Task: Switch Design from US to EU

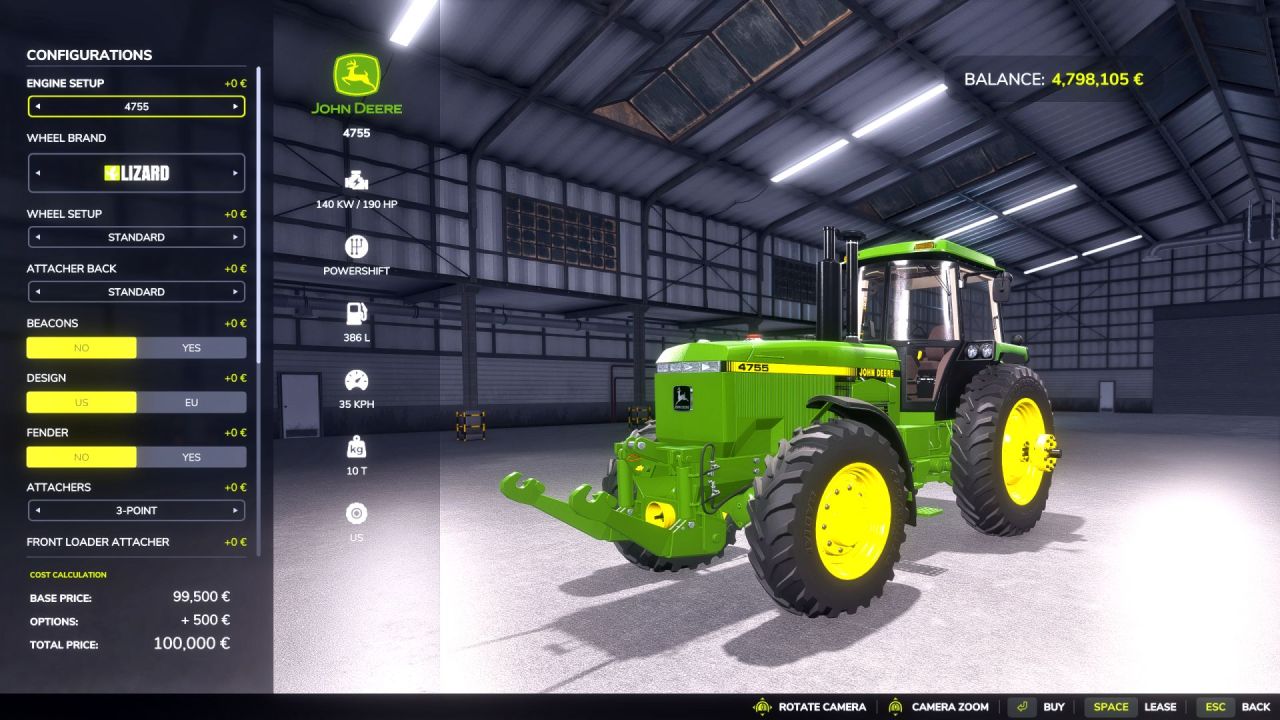Action: coord(191,402)
